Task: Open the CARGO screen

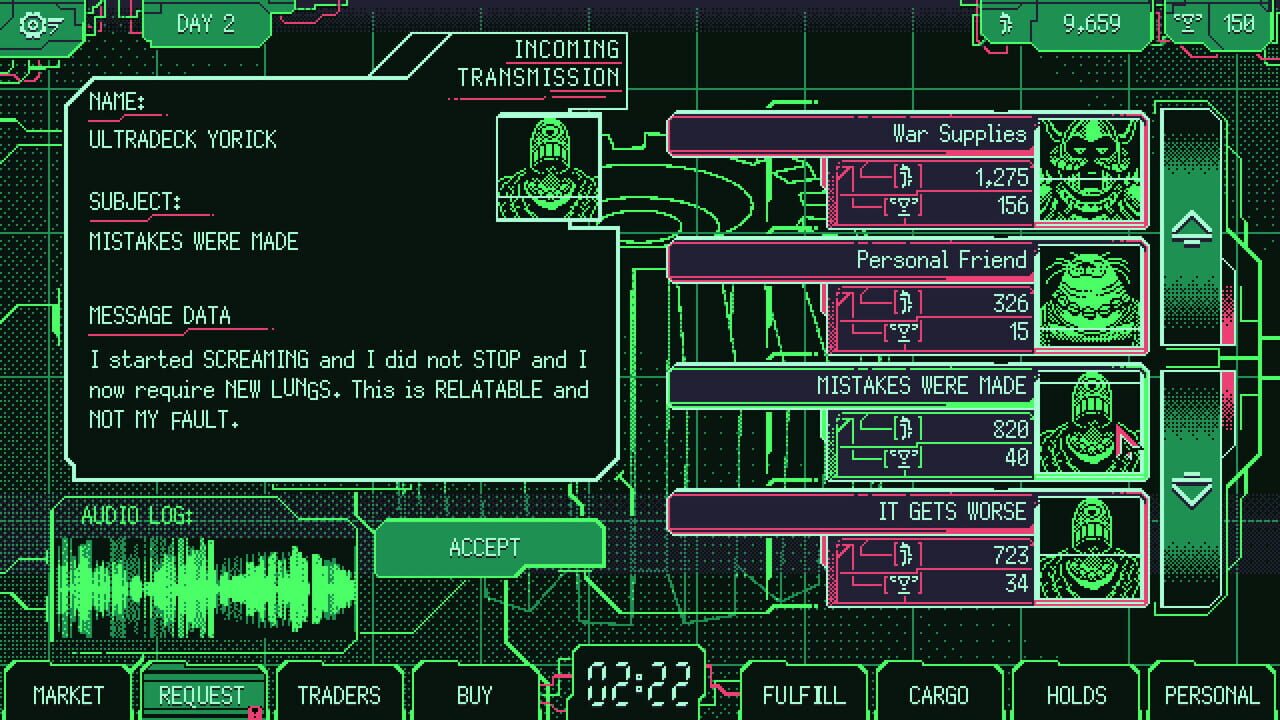Action: point(940,694)
